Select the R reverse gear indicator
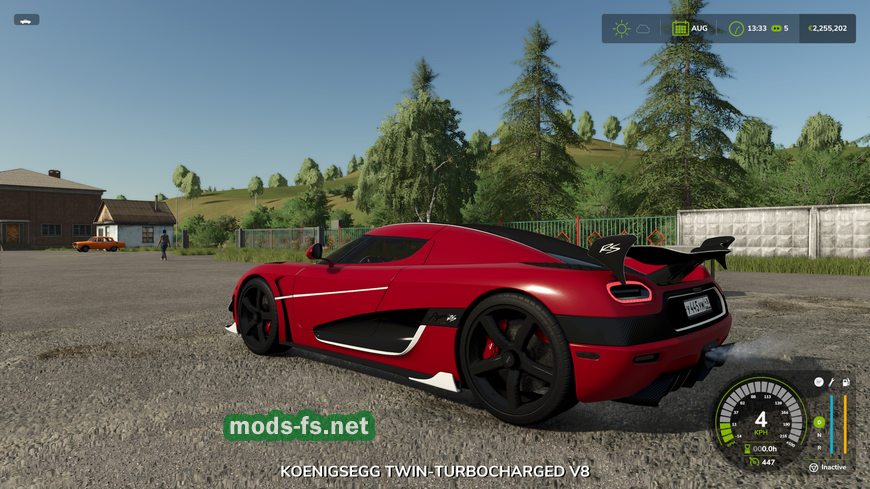 coord(819,447)
